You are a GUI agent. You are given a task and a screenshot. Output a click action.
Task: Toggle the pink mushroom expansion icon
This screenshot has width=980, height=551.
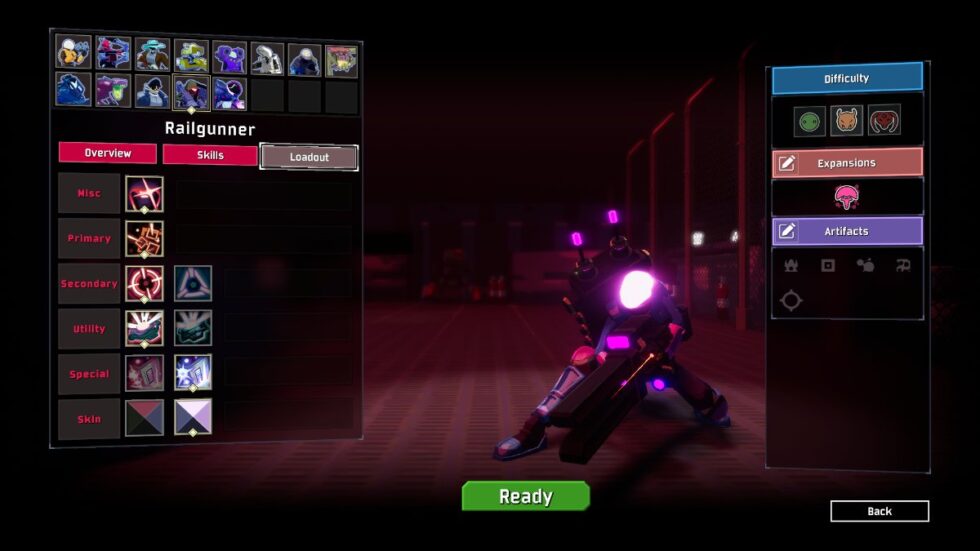847,197
